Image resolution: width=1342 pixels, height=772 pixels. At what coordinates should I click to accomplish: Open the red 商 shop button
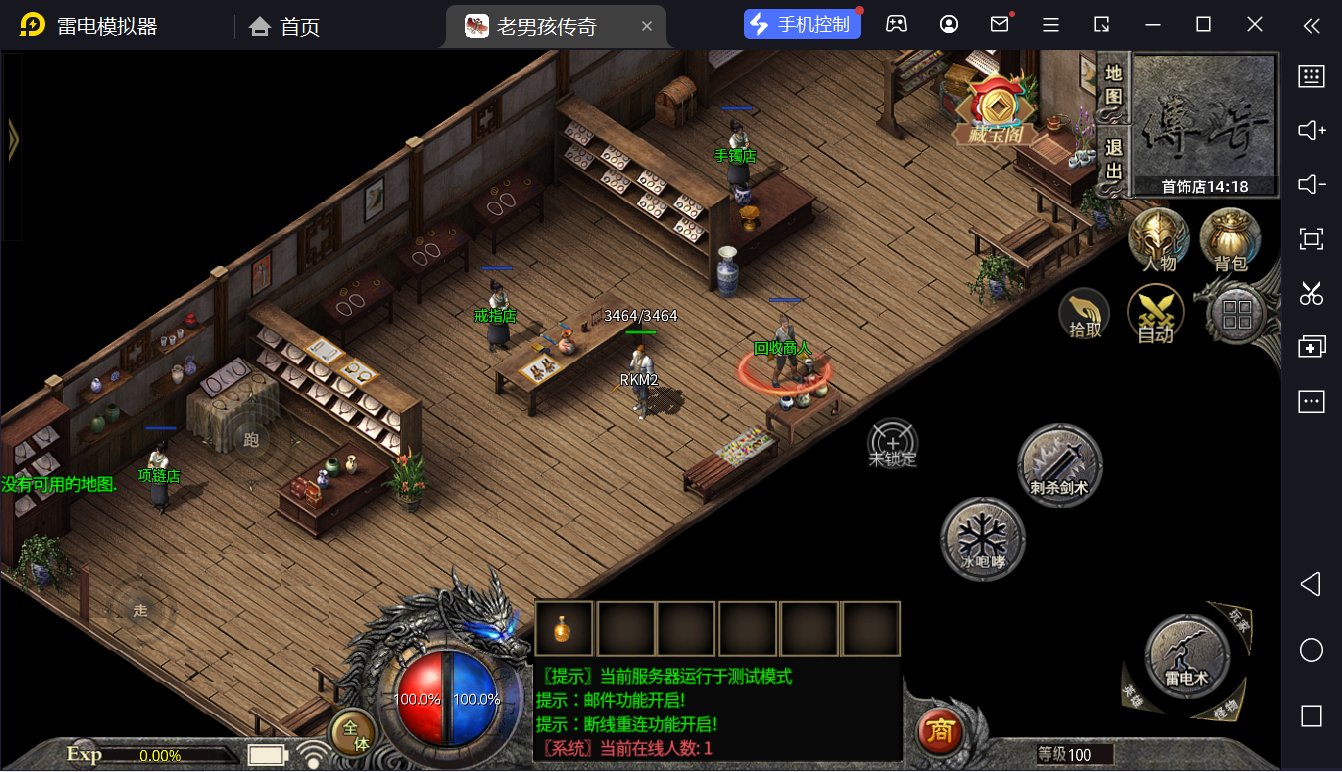pyautogui.click(x=940, y=732)
